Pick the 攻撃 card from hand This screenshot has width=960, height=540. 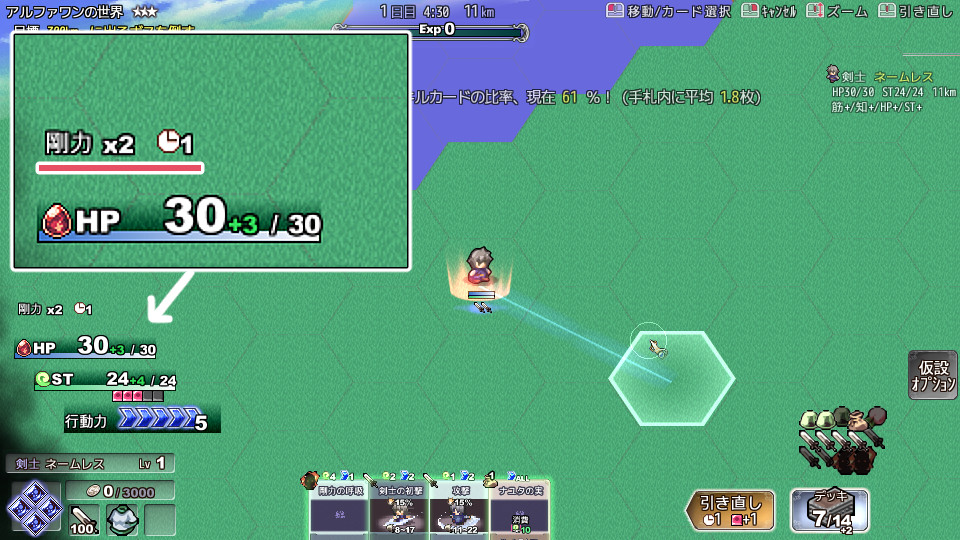pos(459,510)
